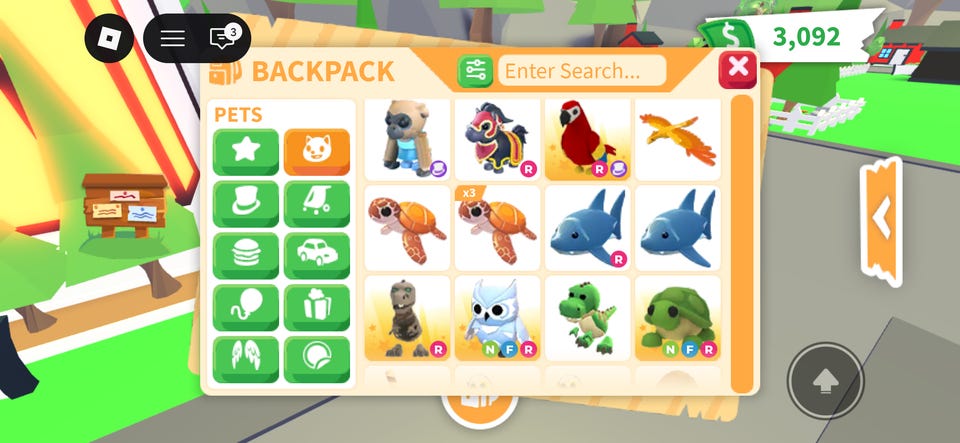Switch to the star favorites category
The image size is (960, 443).
(x=245, y=152)
